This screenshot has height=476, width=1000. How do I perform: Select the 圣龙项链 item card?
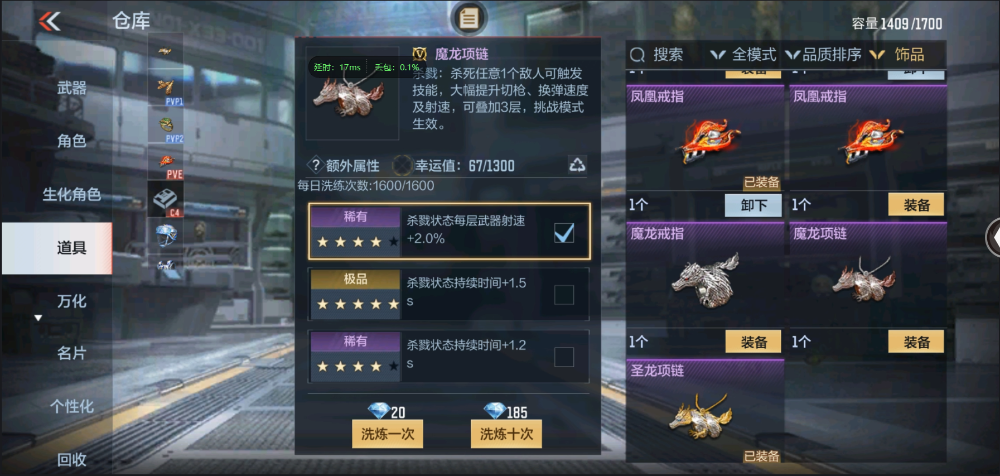click(705, 412)
